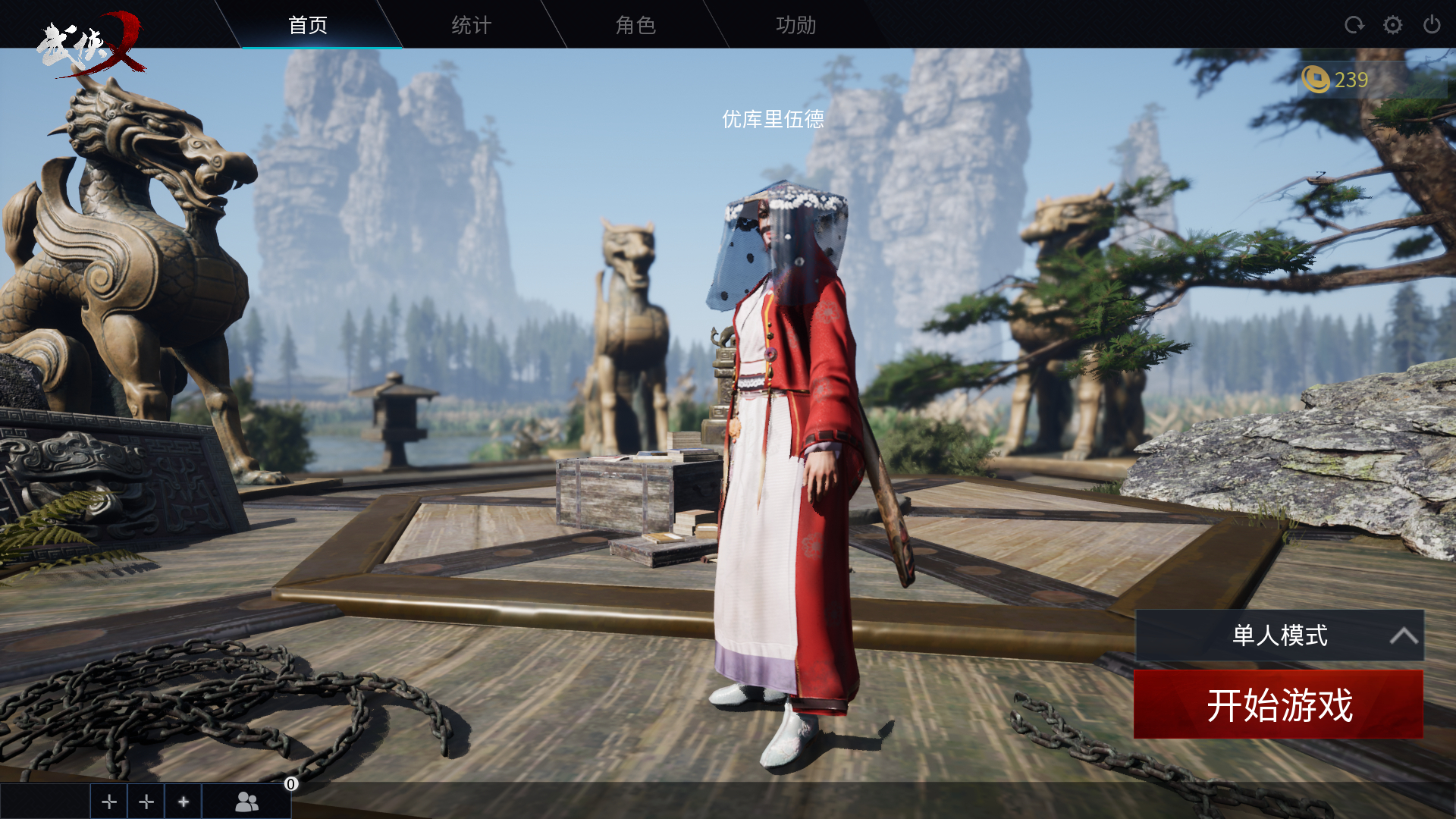Open the 统计 tab
The width and height of the screenshot is (1456, 819).
pyautogui.click(x=472, y=25)
